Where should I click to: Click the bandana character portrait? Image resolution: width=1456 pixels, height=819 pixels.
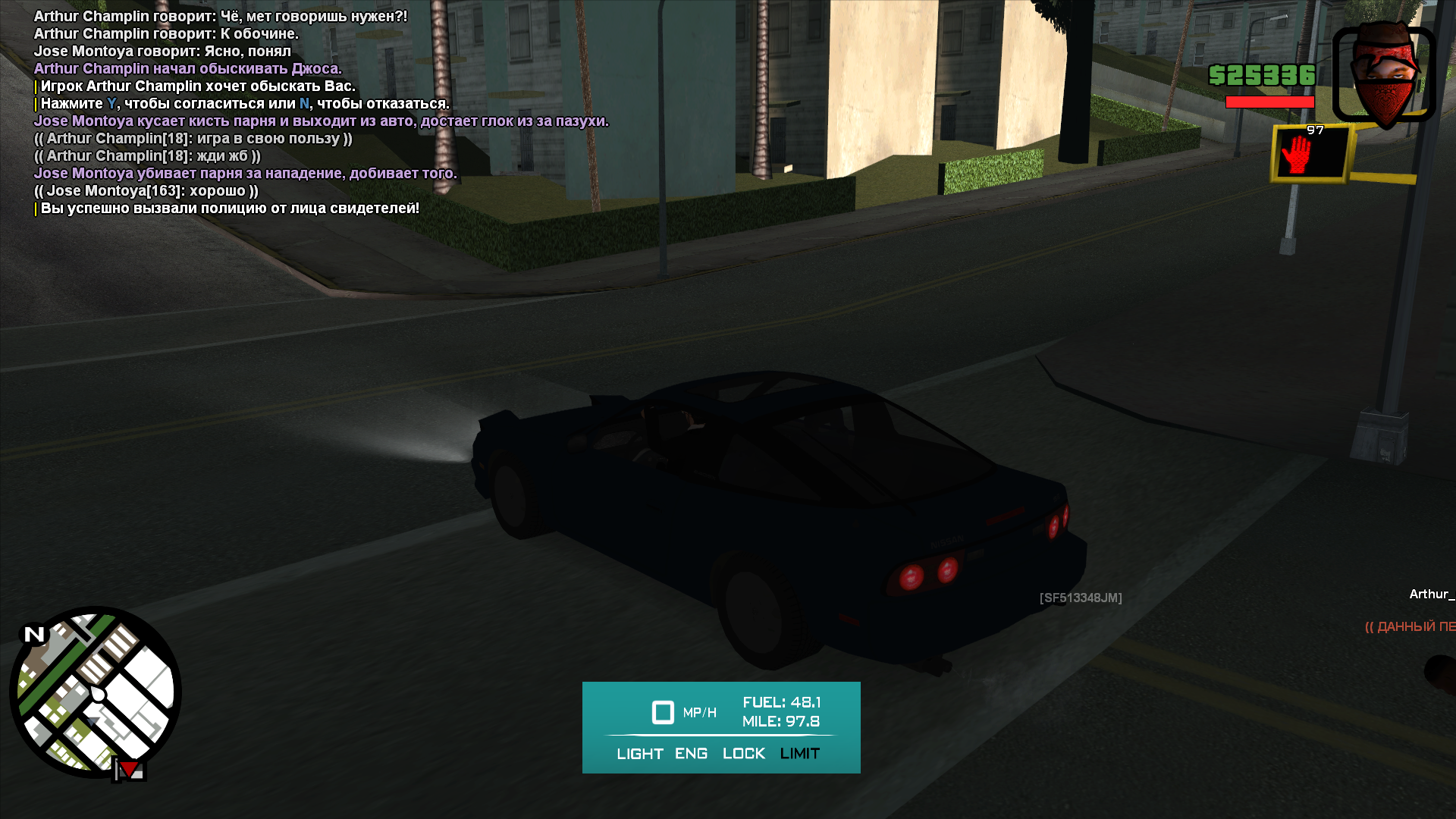[x=1384, y=74]
